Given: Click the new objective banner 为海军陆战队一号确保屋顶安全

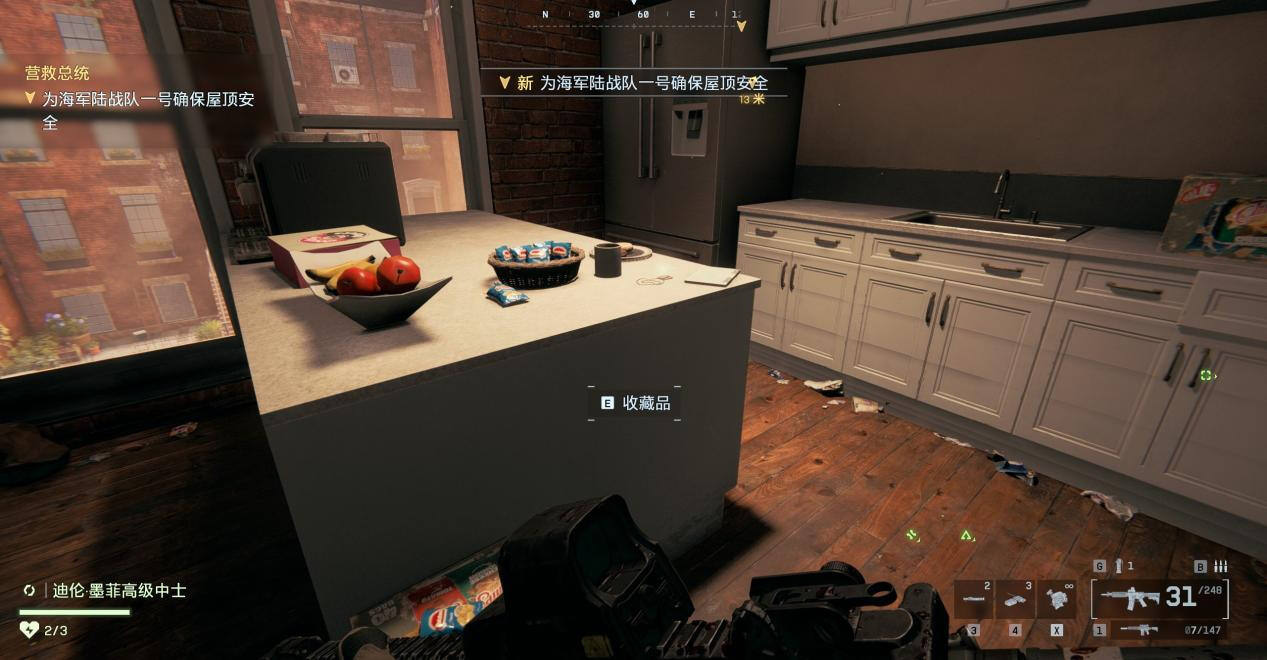Looking at the screenshot, I should [x=640, y=83].
